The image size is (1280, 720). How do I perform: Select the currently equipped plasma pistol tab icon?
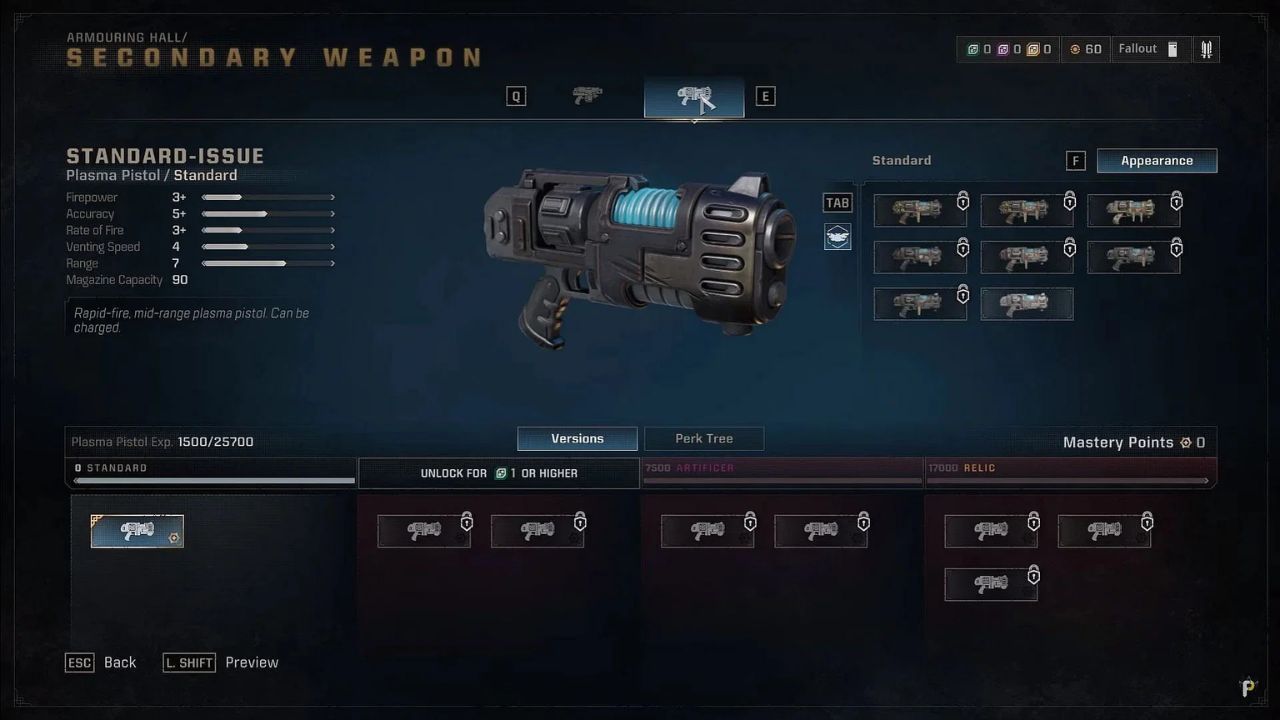(693, 95)
